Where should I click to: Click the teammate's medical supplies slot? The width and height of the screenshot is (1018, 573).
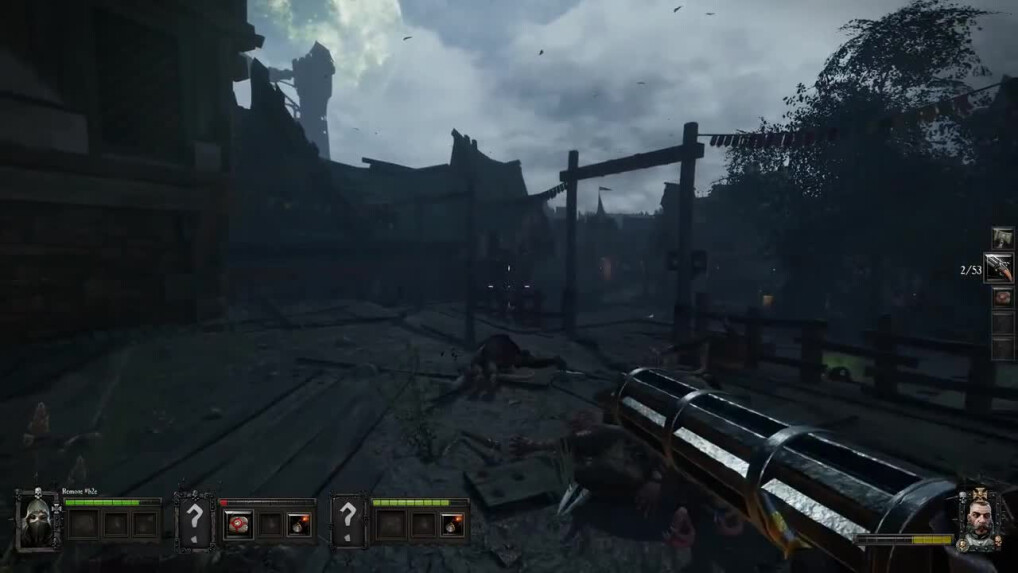point(238,523)
